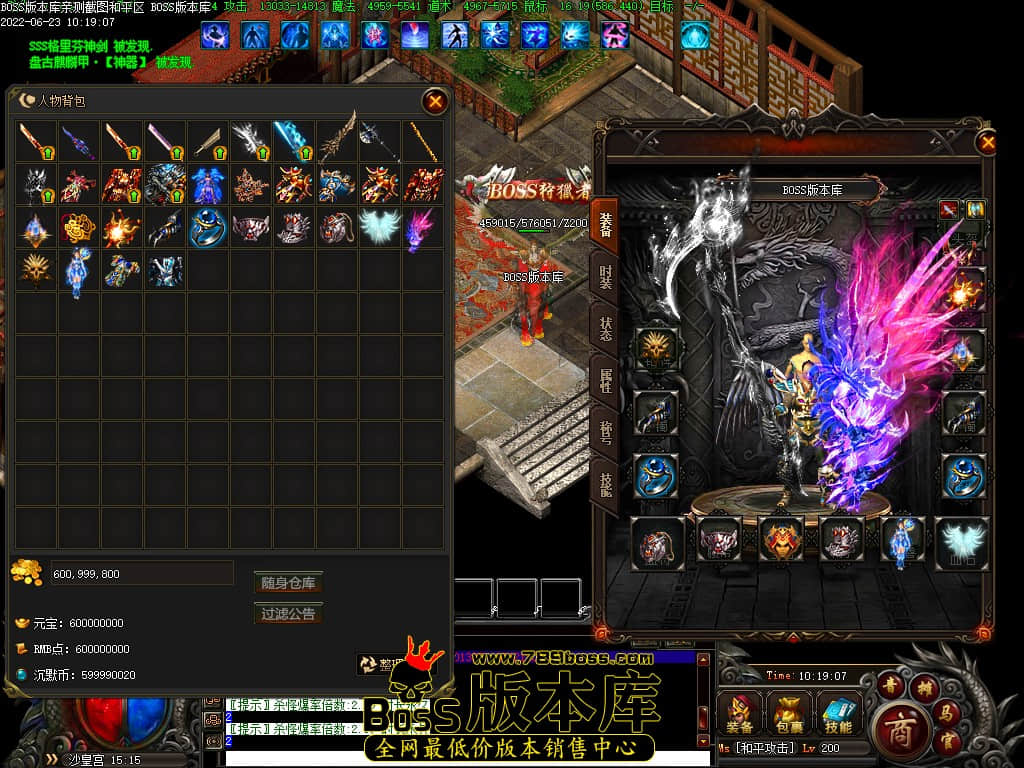Close the 人物背包 inventory window
The height and width of the screenshot is (768, 1024).
pyautogui.click(x=435, y=101)
